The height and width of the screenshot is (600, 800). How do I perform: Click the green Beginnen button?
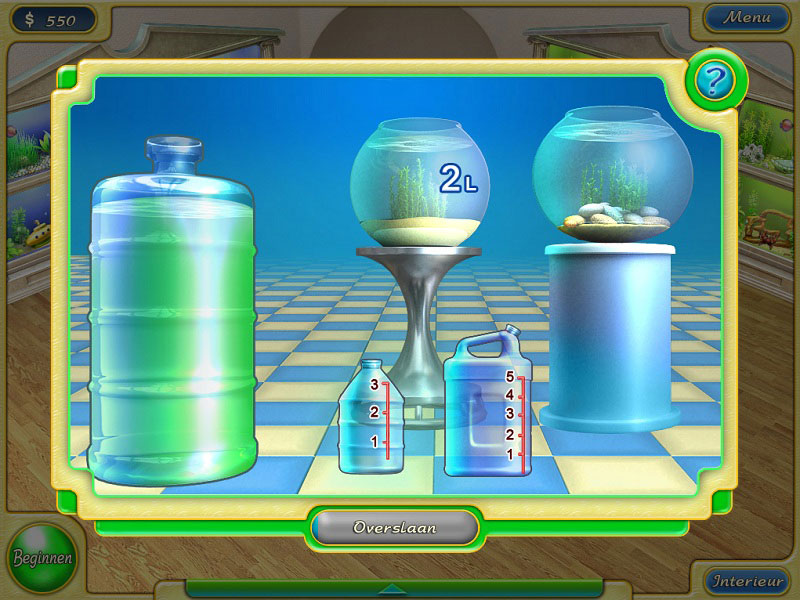[42, 557]
